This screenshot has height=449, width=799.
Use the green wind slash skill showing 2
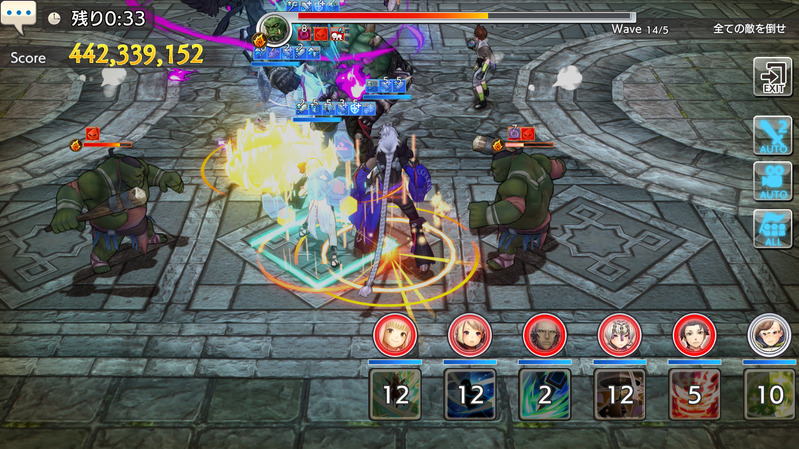click(x=545, y=394)
